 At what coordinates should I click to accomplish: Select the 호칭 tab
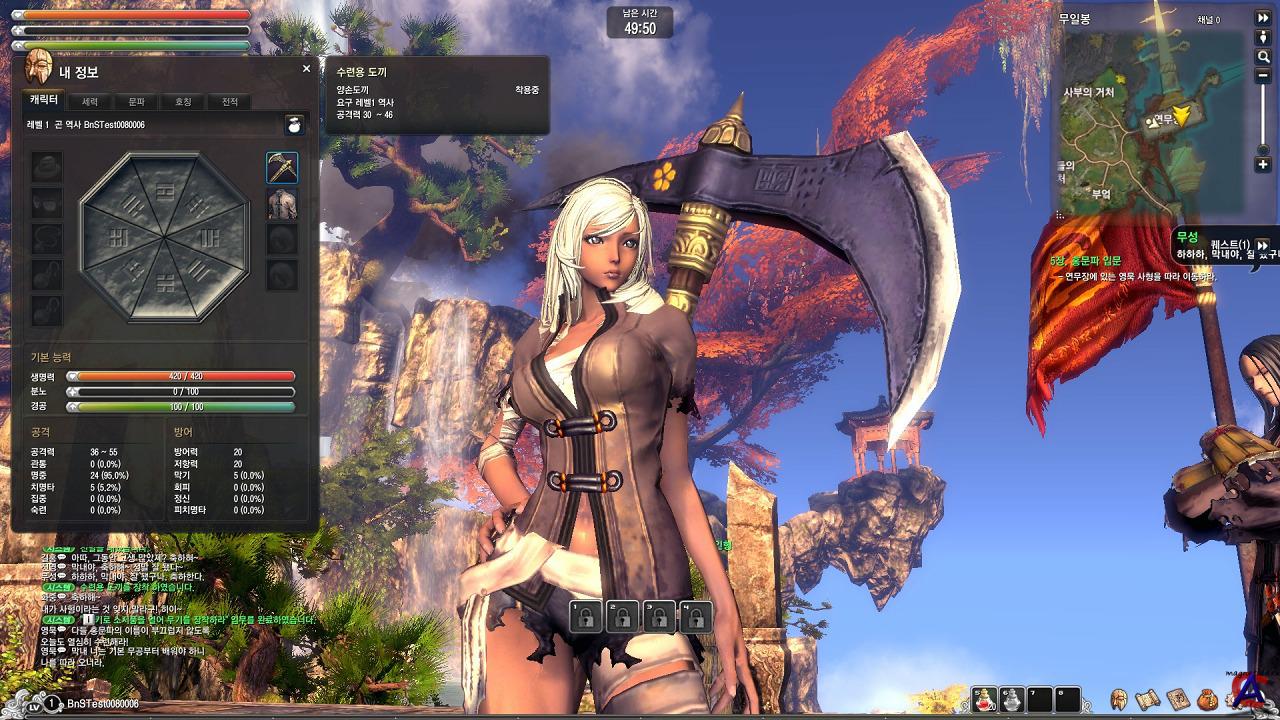pos(183,101)
